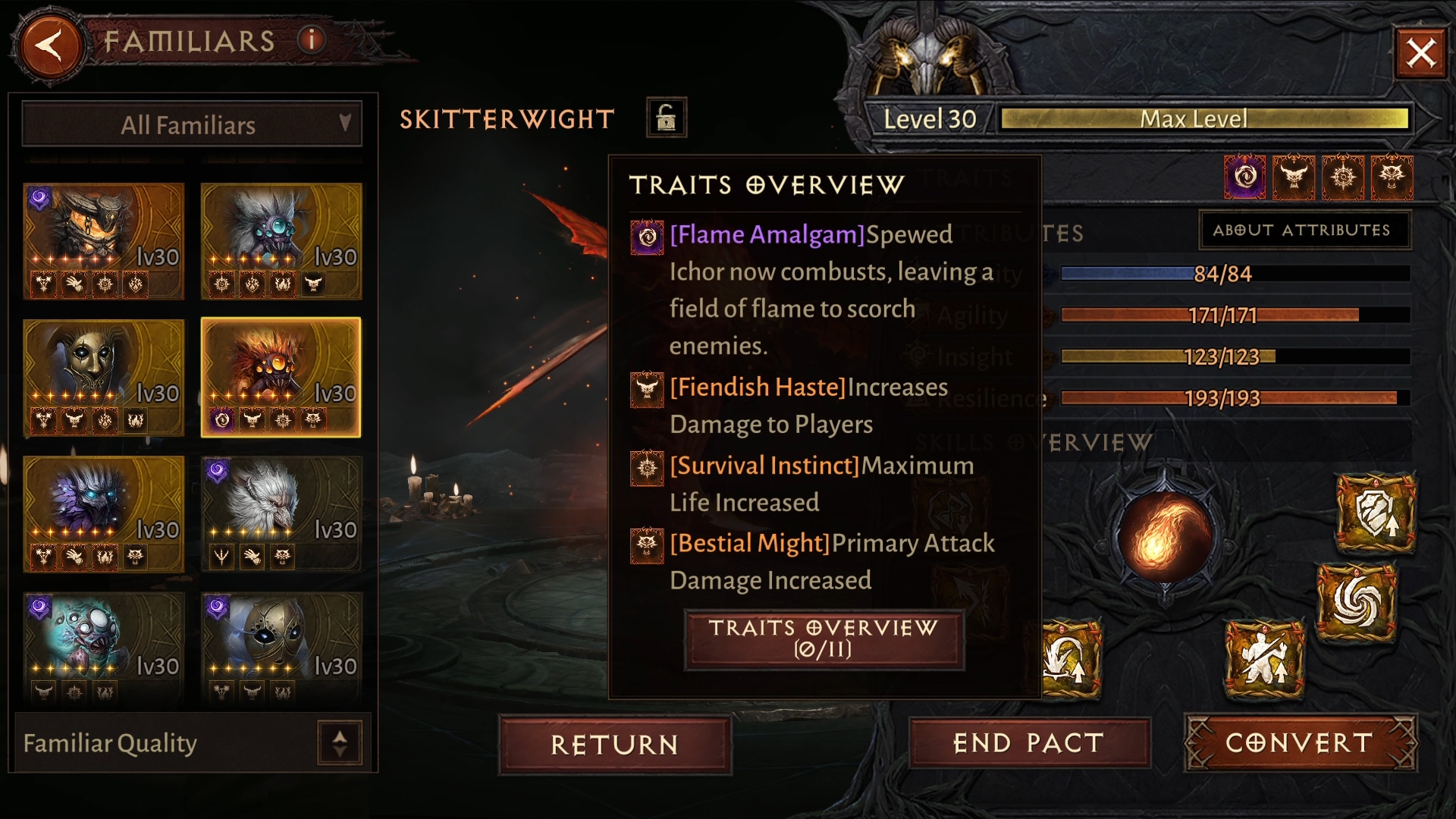Toggle the Skitterwight lock icon
This screenshot has width=1456, height=819.
666,118
